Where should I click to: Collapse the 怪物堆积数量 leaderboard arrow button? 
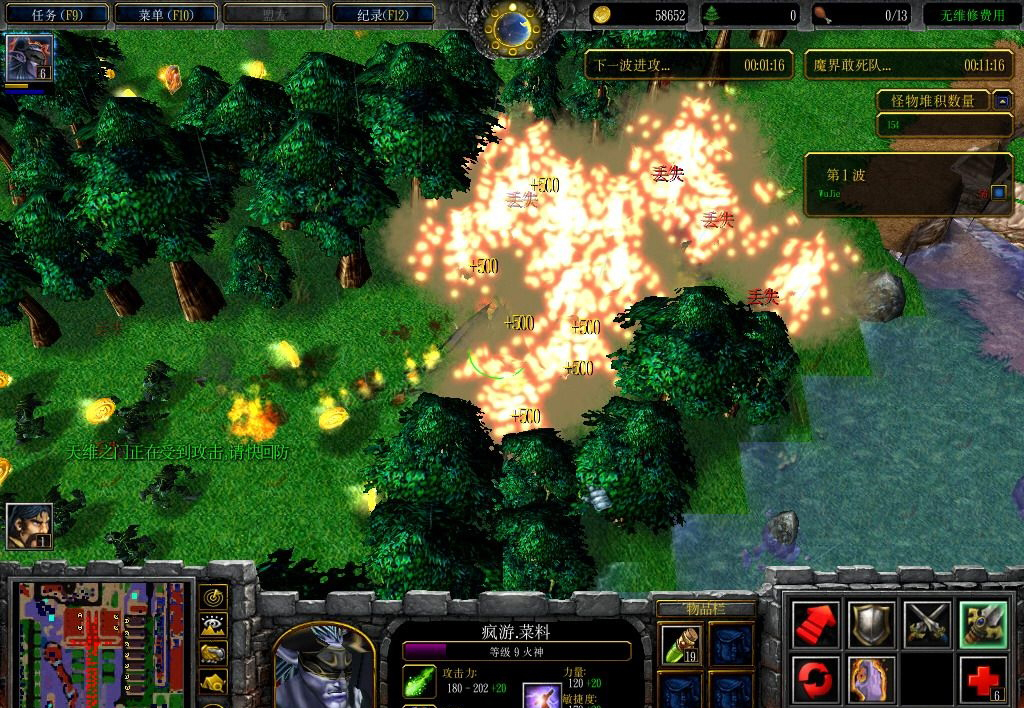tap(1002, 100)
